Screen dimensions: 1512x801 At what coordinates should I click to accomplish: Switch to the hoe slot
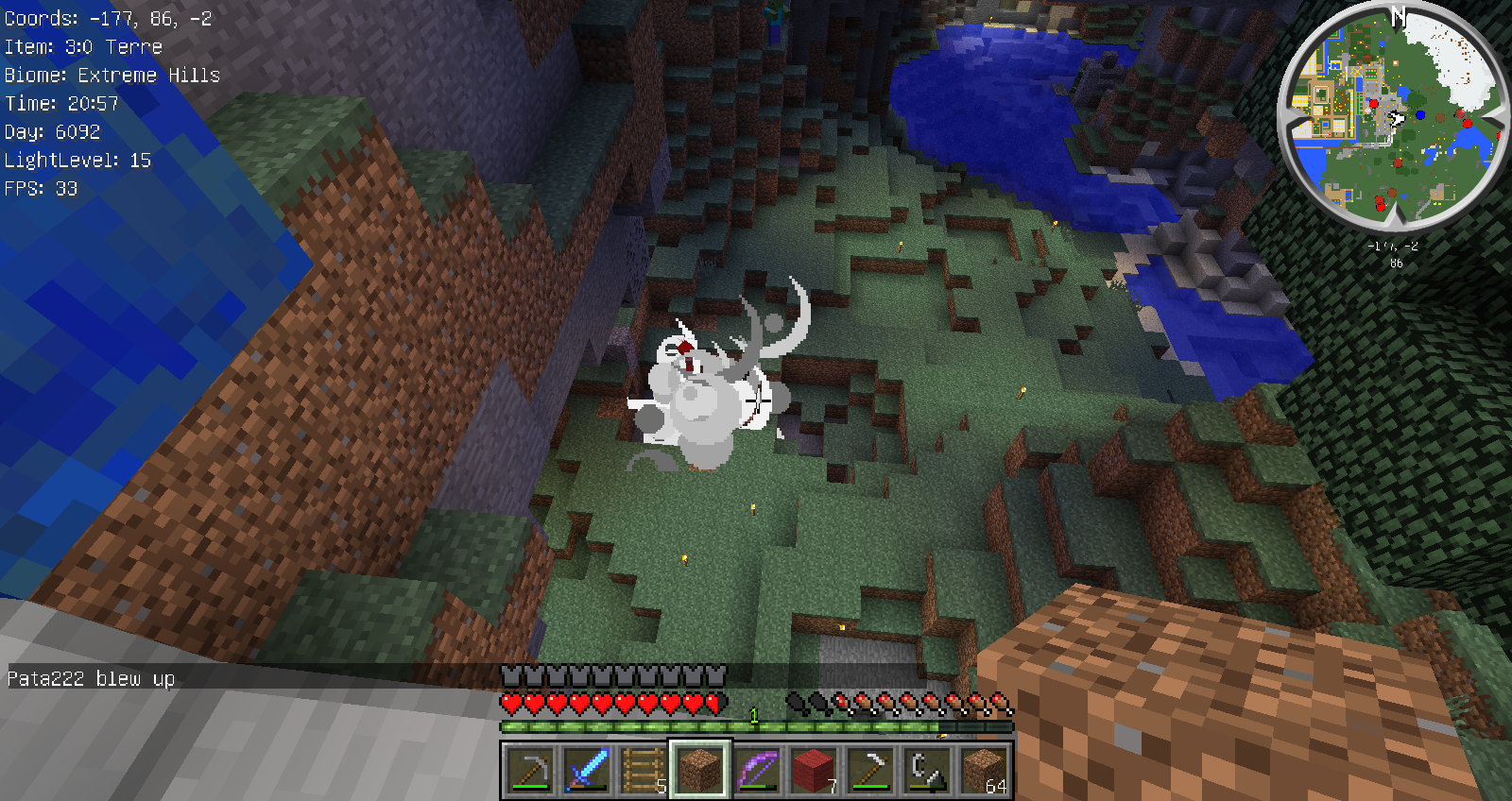coord(870,770)
